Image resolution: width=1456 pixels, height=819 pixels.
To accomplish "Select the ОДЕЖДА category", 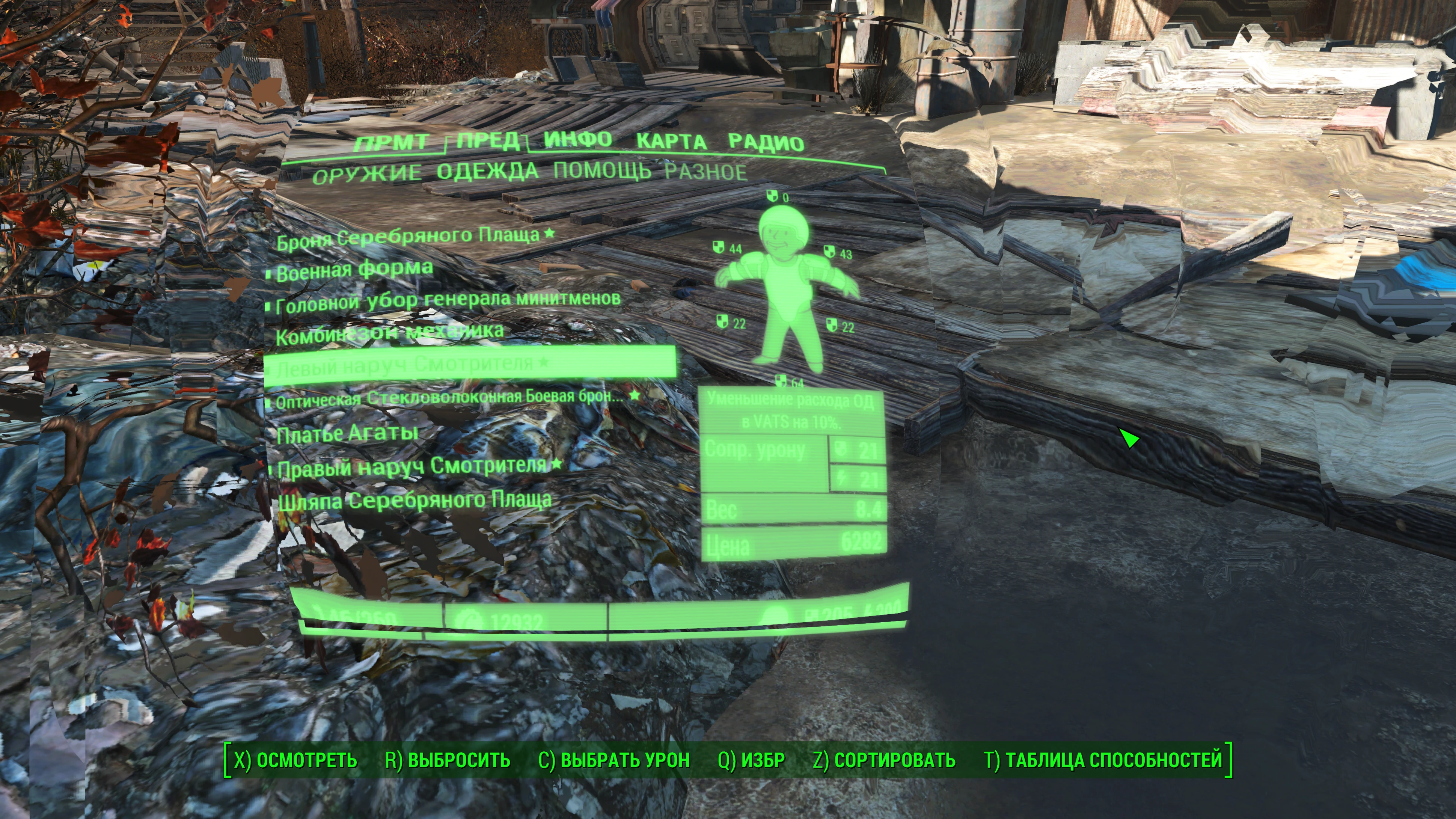I will pyautogui.click(x=487, y=171).
